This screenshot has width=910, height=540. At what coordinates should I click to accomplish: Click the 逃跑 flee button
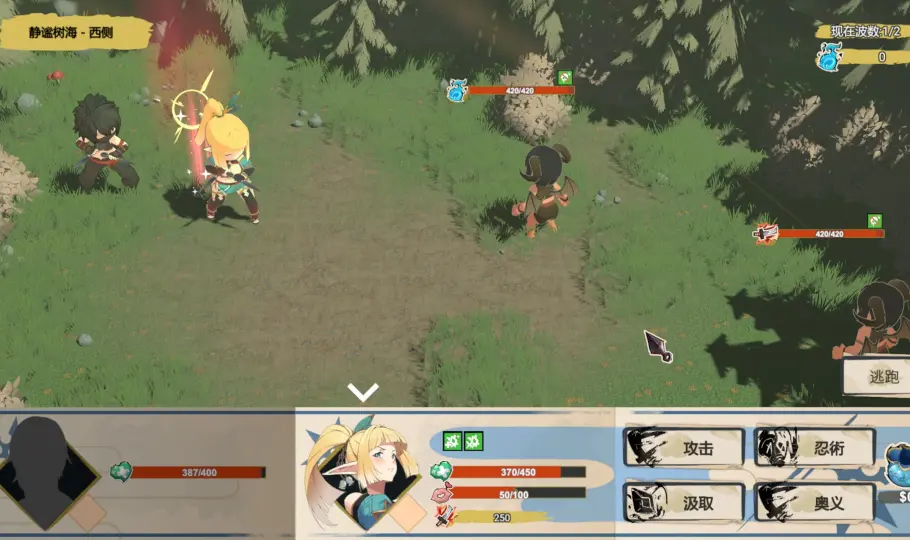[878, 377]
